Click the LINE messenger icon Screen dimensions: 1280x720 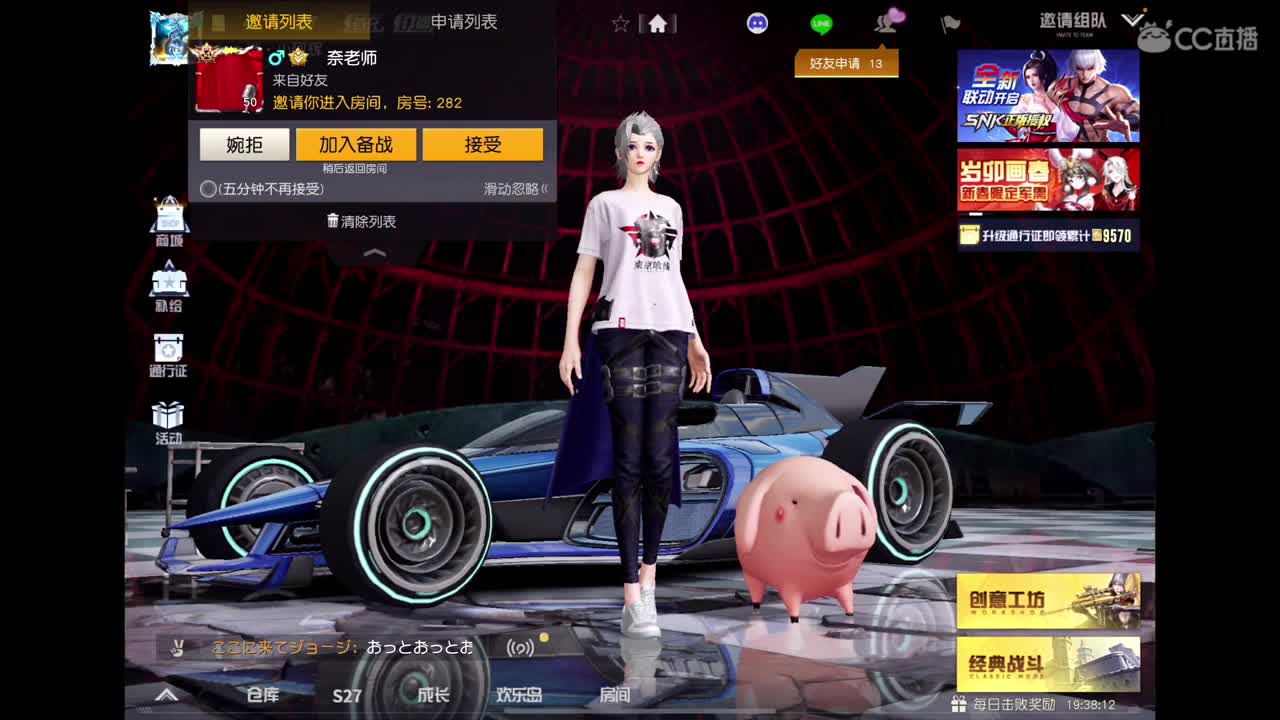[x=820, y=22]
